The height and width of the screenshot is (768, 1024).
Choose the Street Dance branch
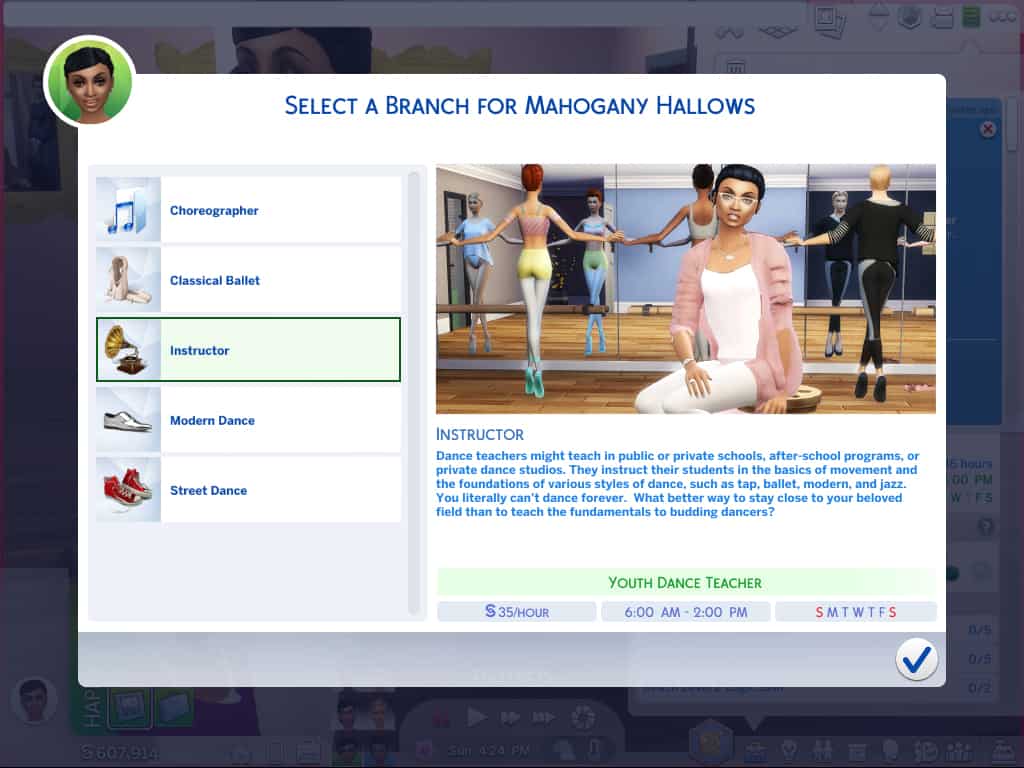pos(248,491)
